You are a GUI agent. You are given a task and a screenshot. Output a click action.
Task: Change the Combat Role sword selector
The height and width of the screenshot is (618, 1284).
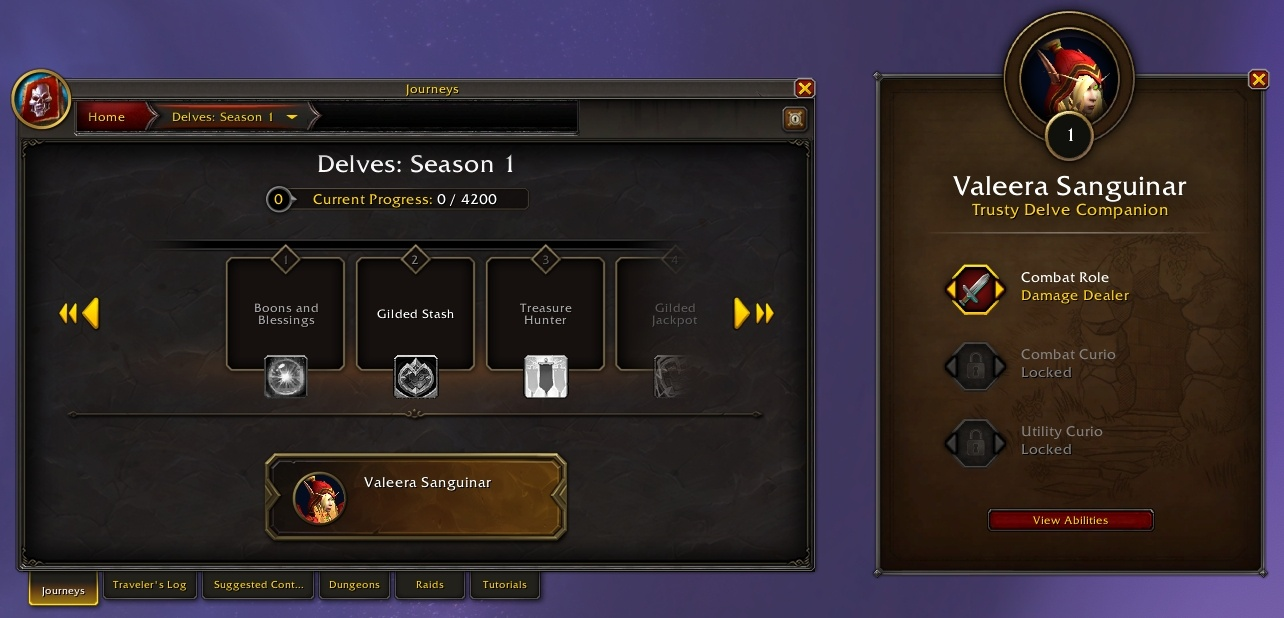click(x=974, y=290)
